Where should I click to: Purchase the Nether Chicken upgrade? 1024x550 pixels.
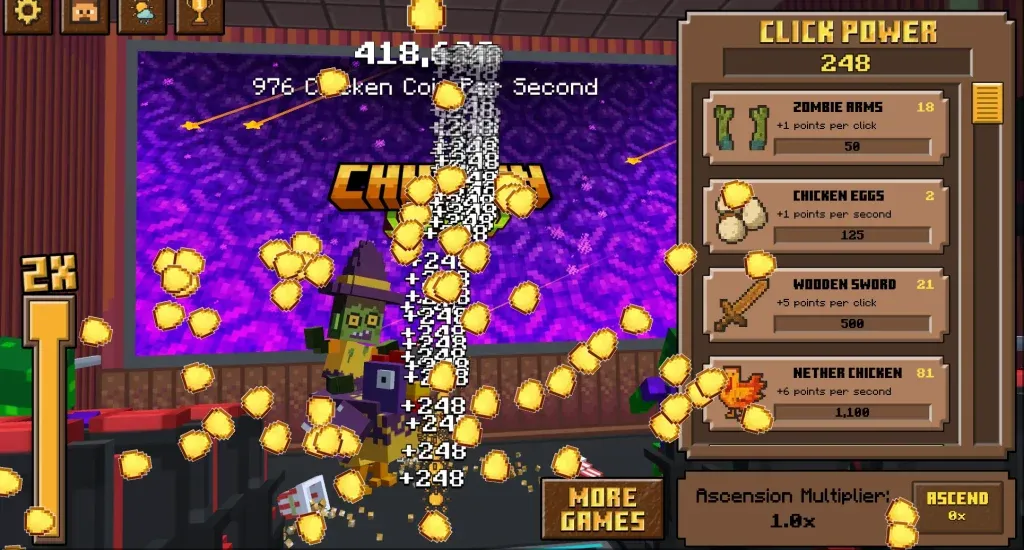[x=824, y=391]
